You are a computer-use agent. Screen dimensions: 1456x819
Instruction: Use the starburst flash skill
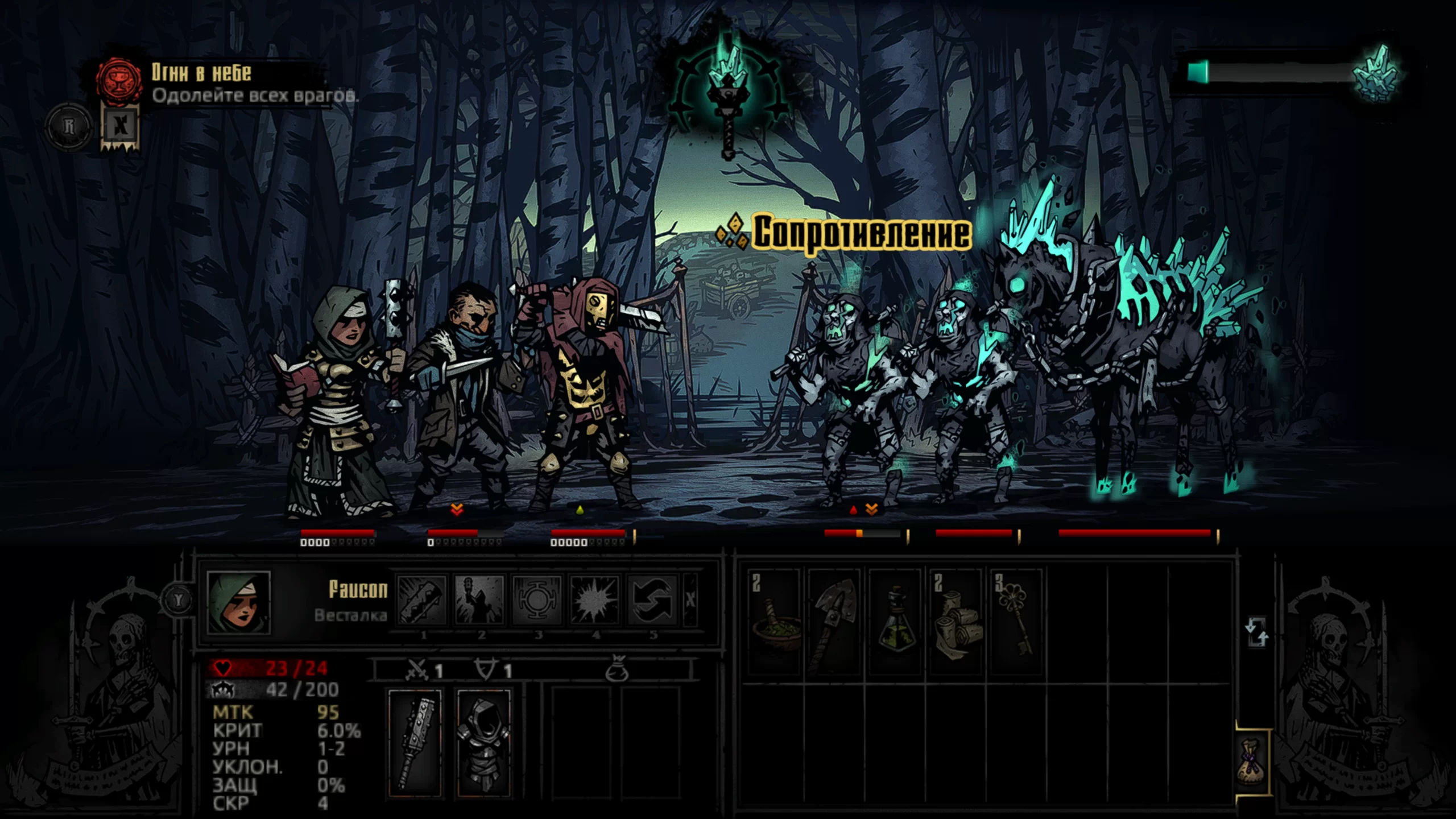click(594, 599)
